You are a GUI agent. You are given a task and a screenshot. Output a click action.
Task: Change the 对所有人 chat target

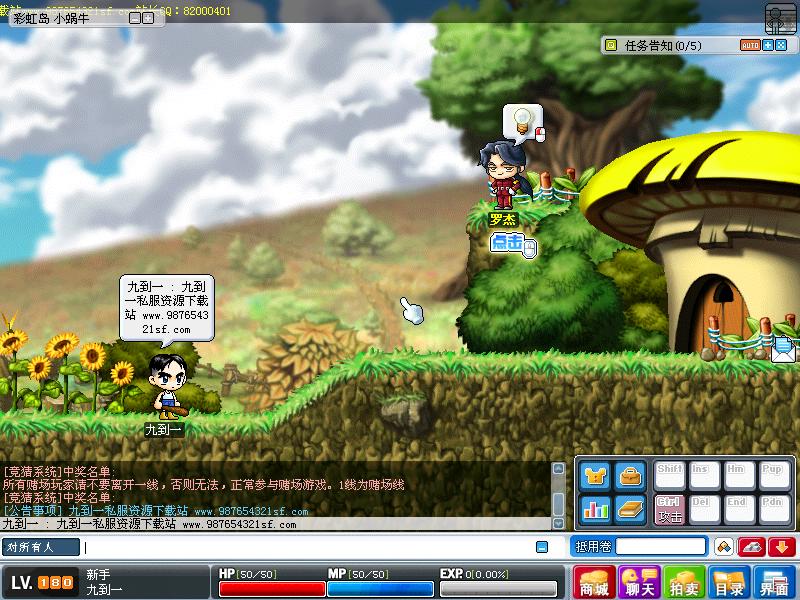coord(41,547)
